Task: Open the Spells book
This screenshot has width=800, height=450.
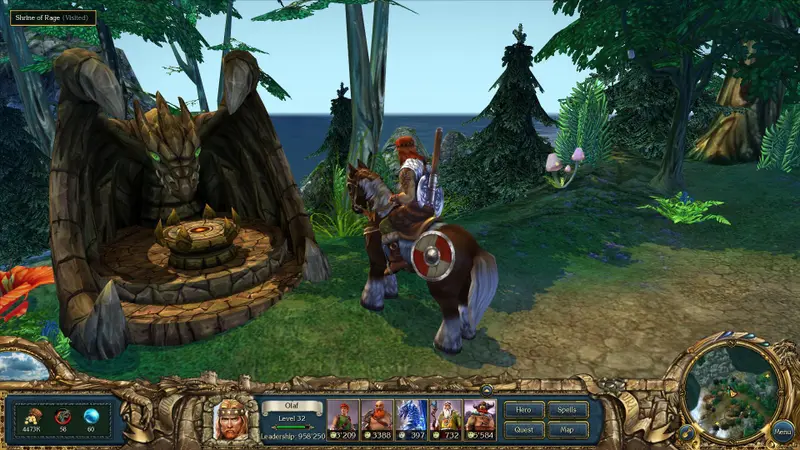Action: click(x=567, y=410)
